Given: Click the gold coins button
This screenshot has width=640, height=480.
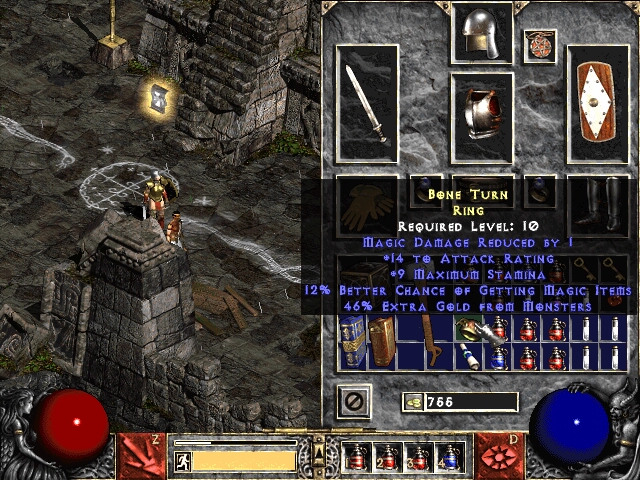Looking at the screenshot, I should click(x=411, y=403).
